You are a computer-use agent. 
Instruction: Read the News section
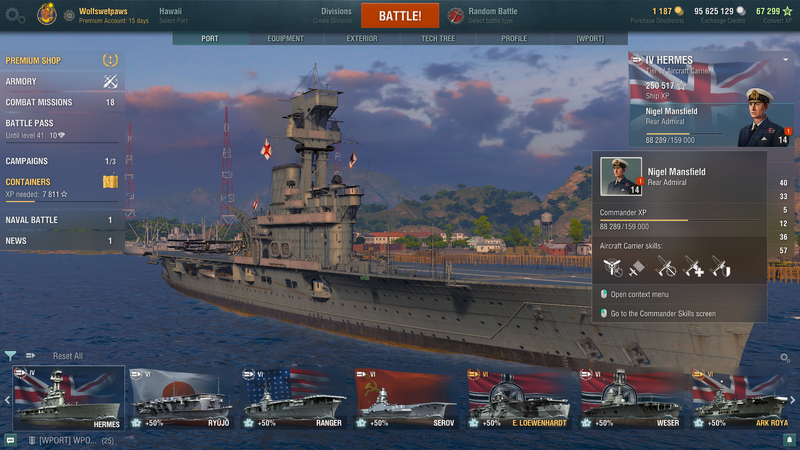click(16, 241)
